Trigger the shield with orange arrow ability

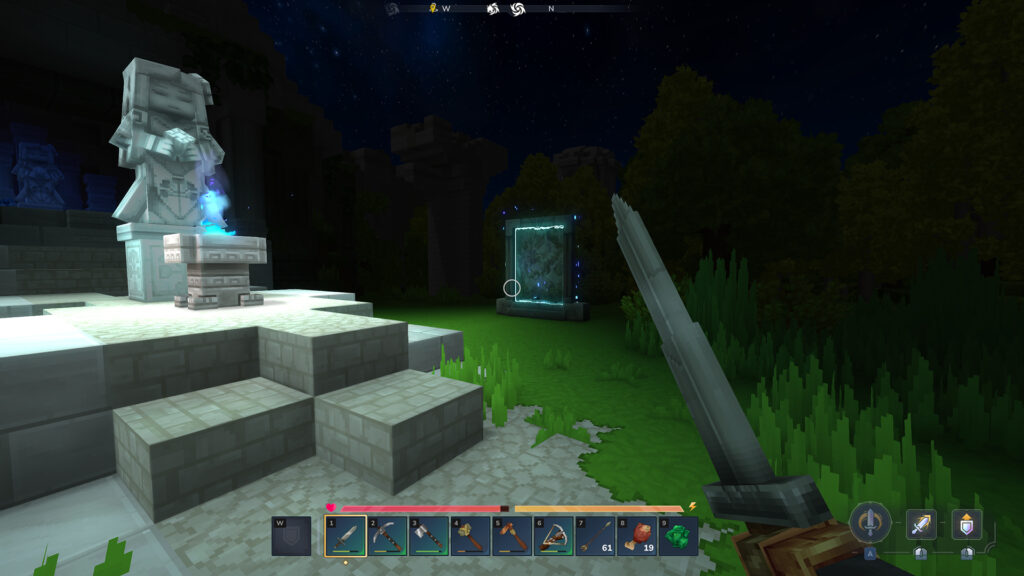point(966,523)
